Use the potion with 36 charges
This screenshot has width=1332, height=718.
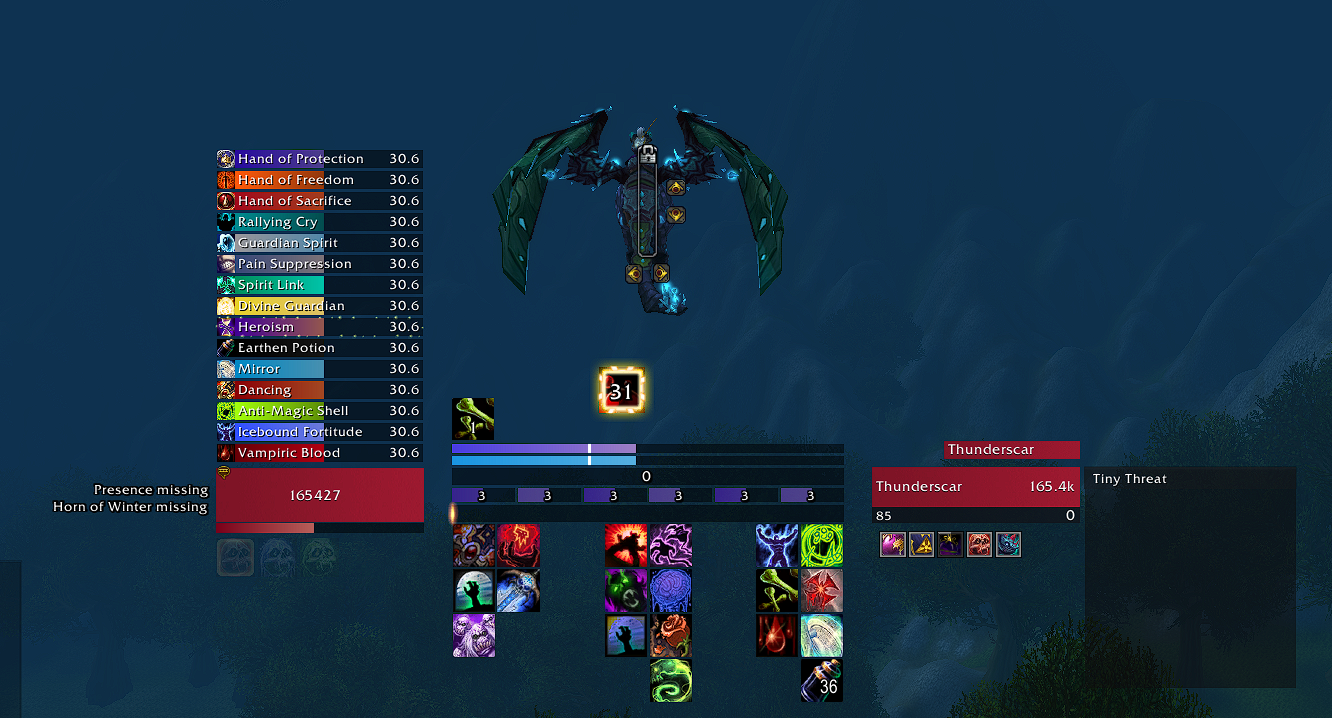pos(822,680)
